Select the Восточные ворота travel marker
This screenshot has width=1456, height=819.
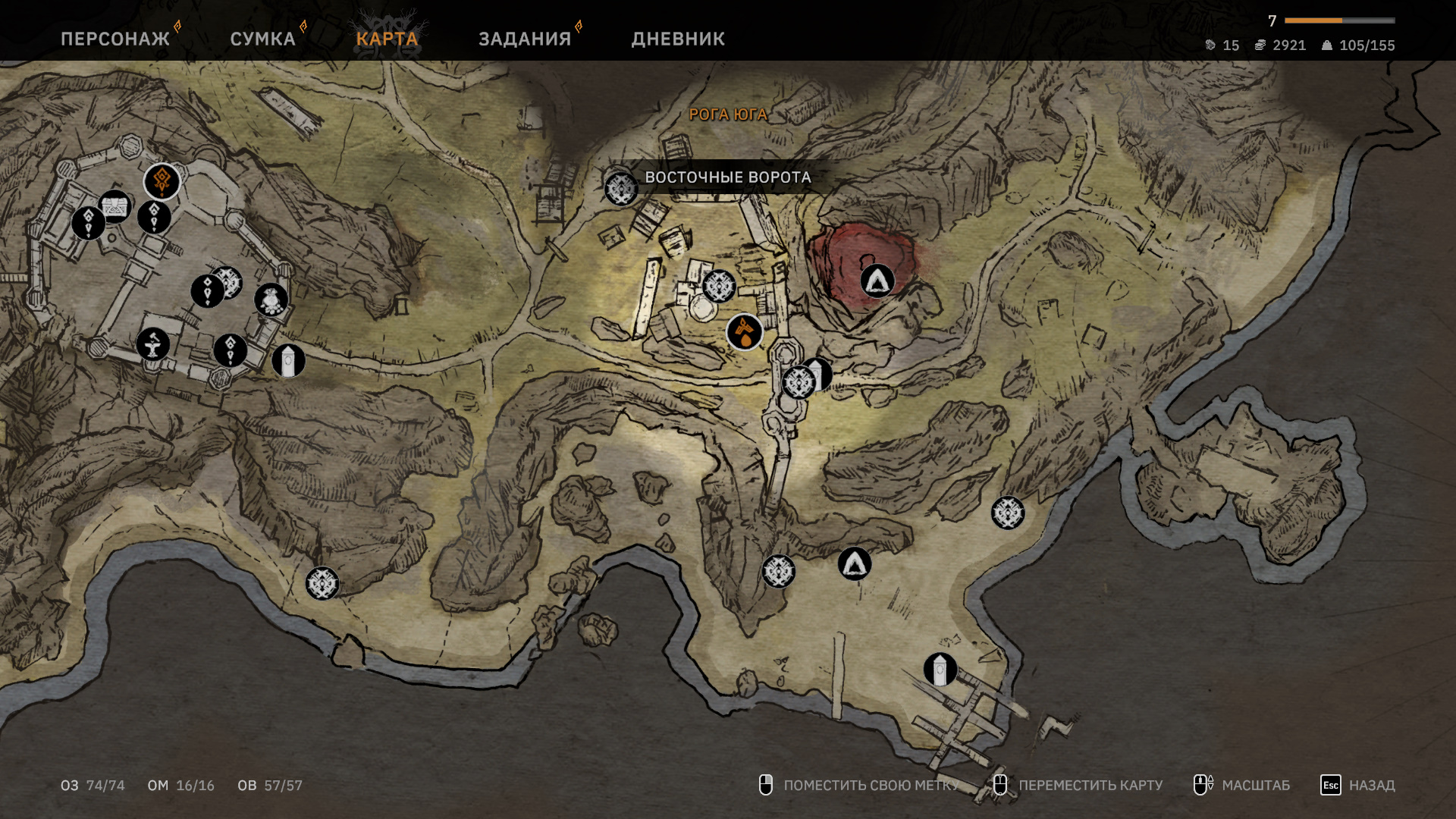point(621,189)
